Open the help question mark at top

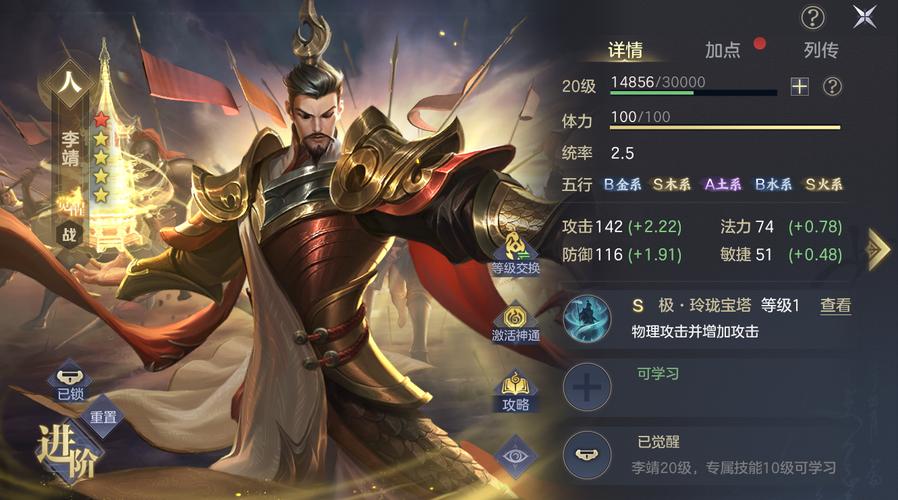(x=813, y=17)
